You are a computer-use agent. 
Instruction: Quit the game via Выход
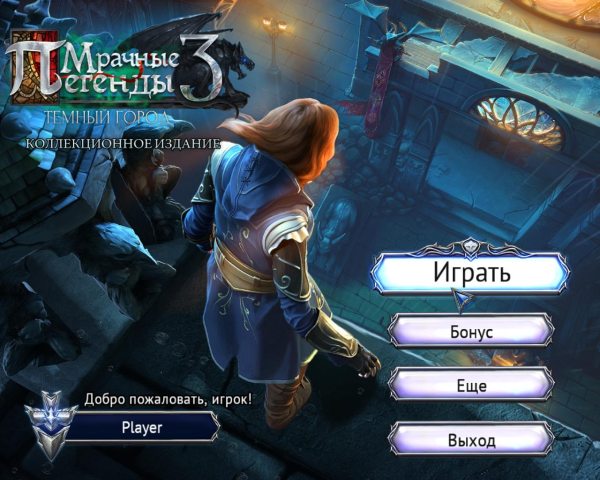pyautogui.click(x=470, y=438)
